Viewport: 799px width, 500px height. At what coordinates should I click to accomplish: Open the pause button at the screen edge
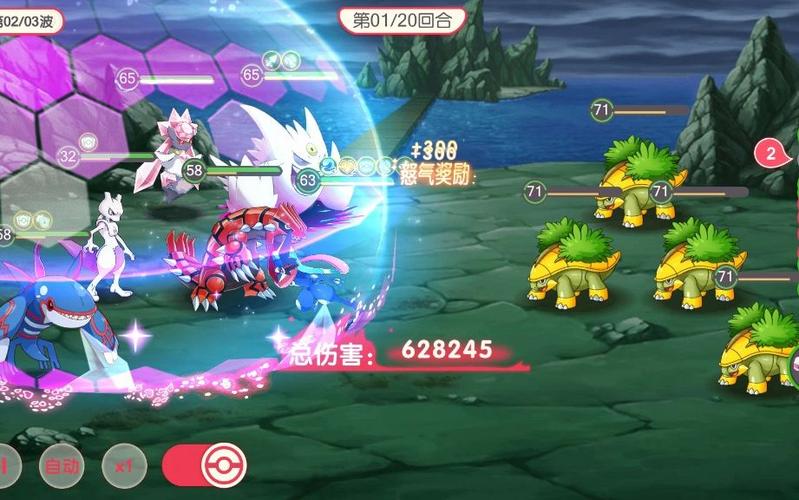tap(6, 465)
